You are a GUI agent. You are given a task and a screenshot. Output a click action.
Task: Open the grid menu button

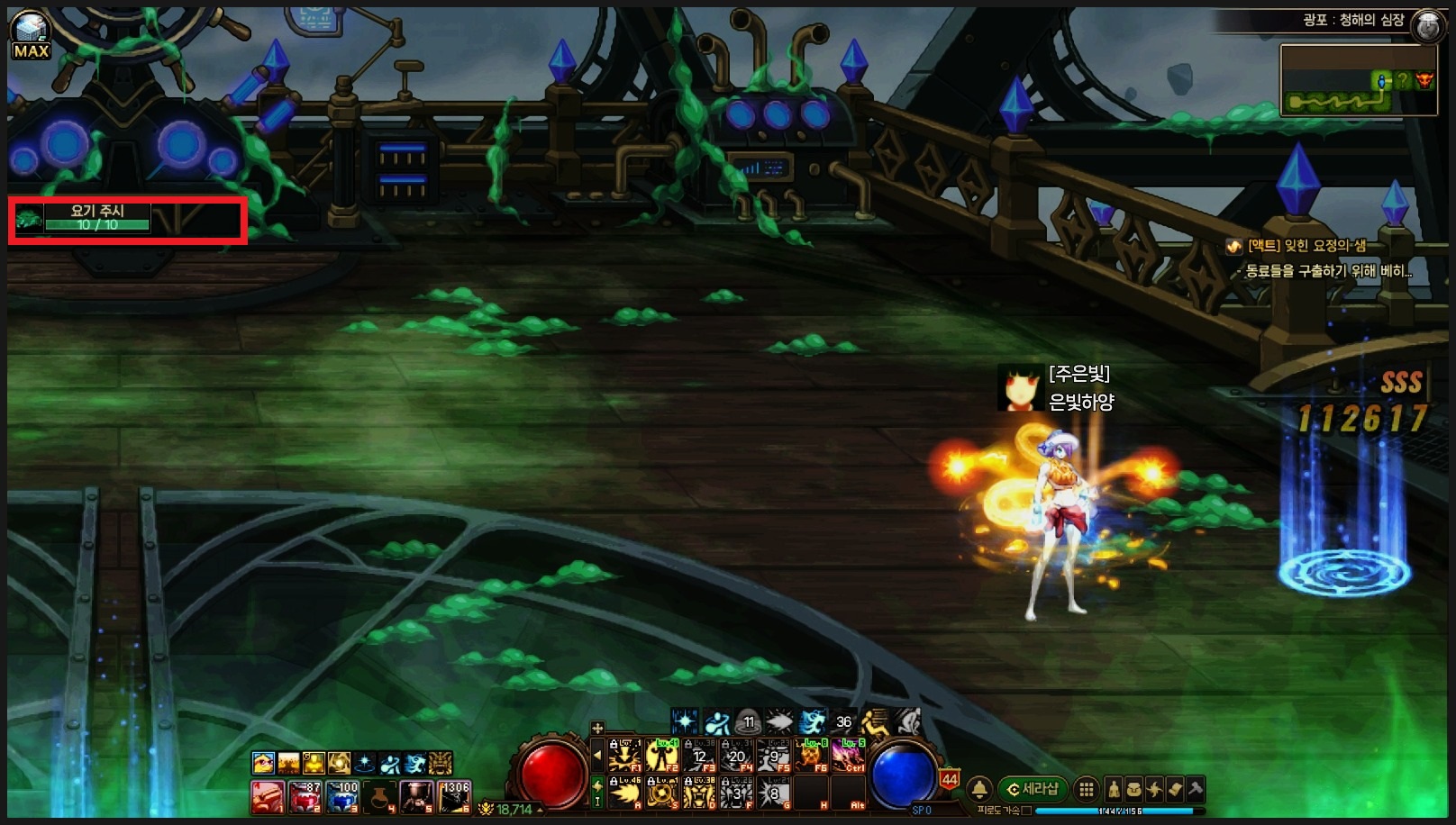tap(1087, 790)
